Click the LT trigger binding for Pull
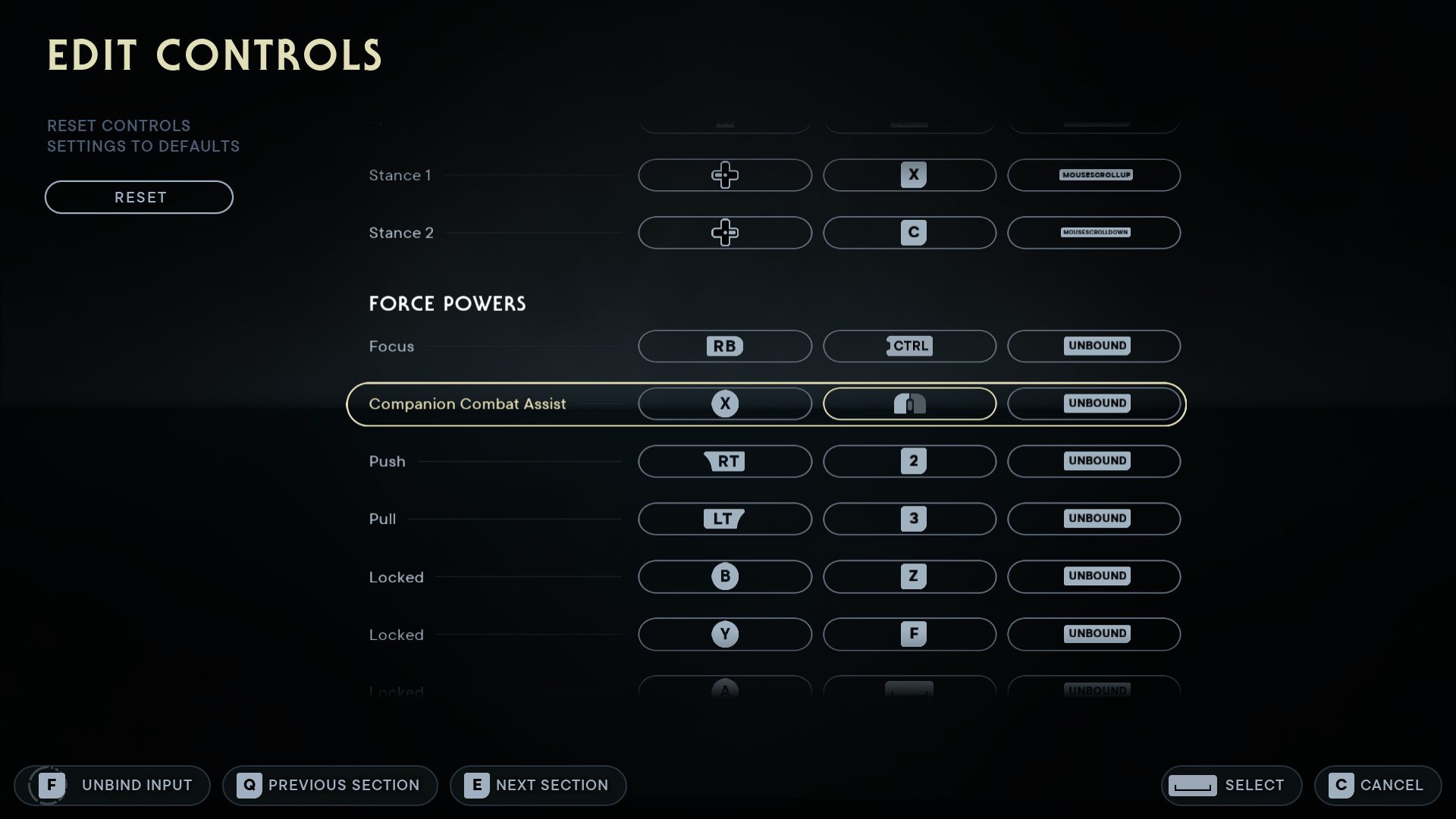 tap(724, 519)
